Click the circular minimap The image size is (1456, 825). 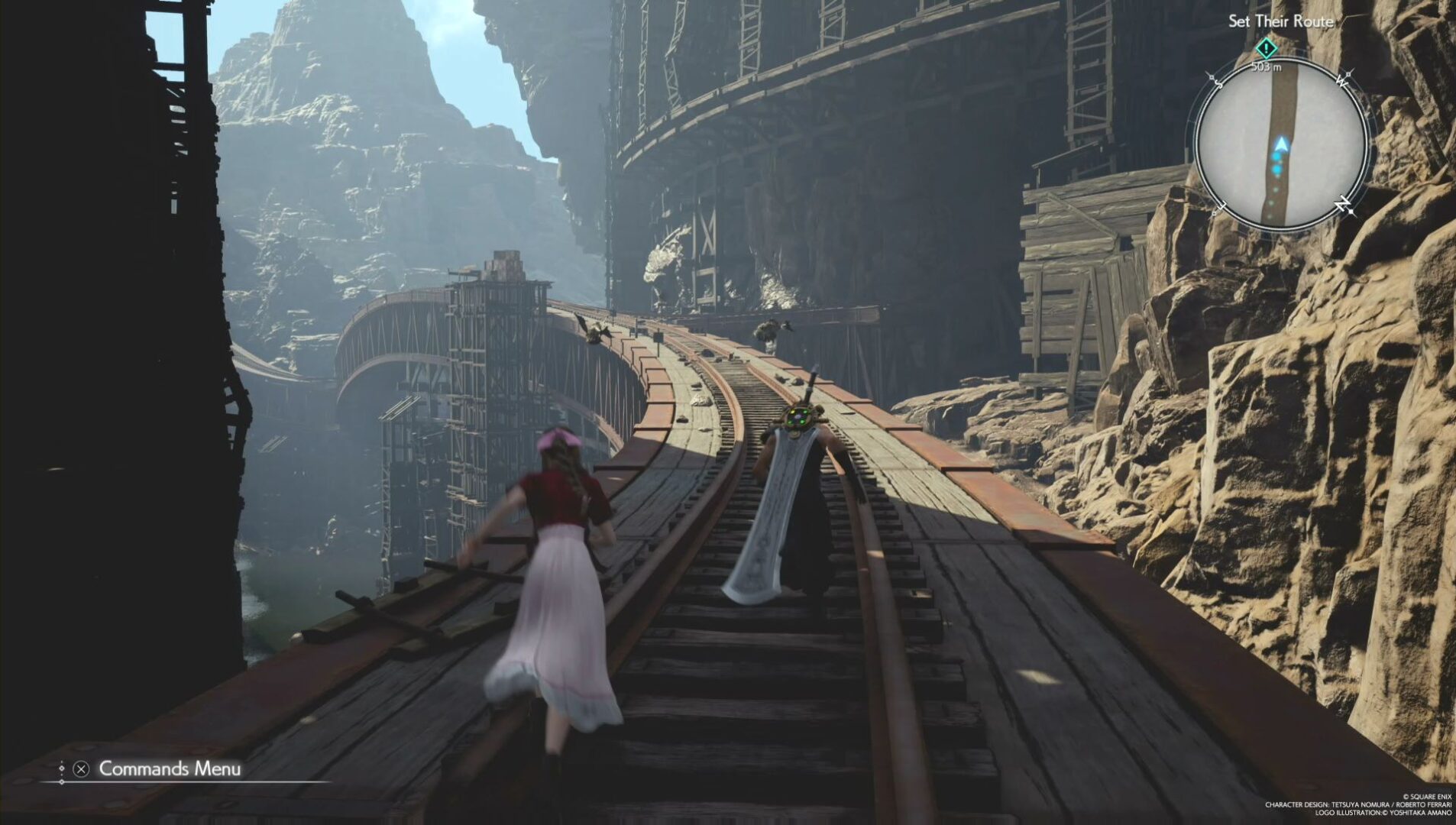[1281, 144]
